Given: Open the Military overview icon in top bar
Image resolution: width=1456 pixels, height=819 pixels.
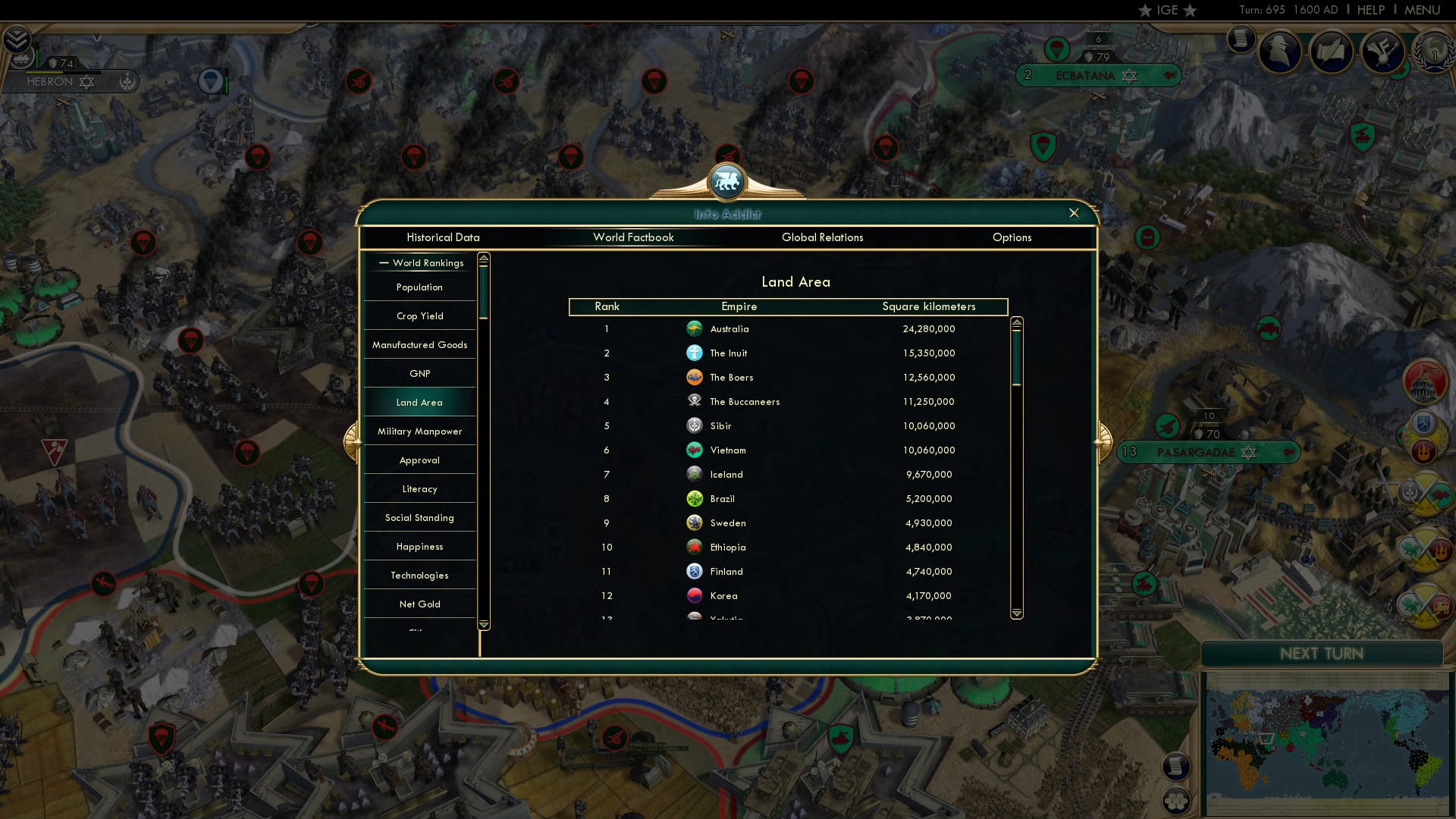Looking at the screenshot, I should 1382,52.
